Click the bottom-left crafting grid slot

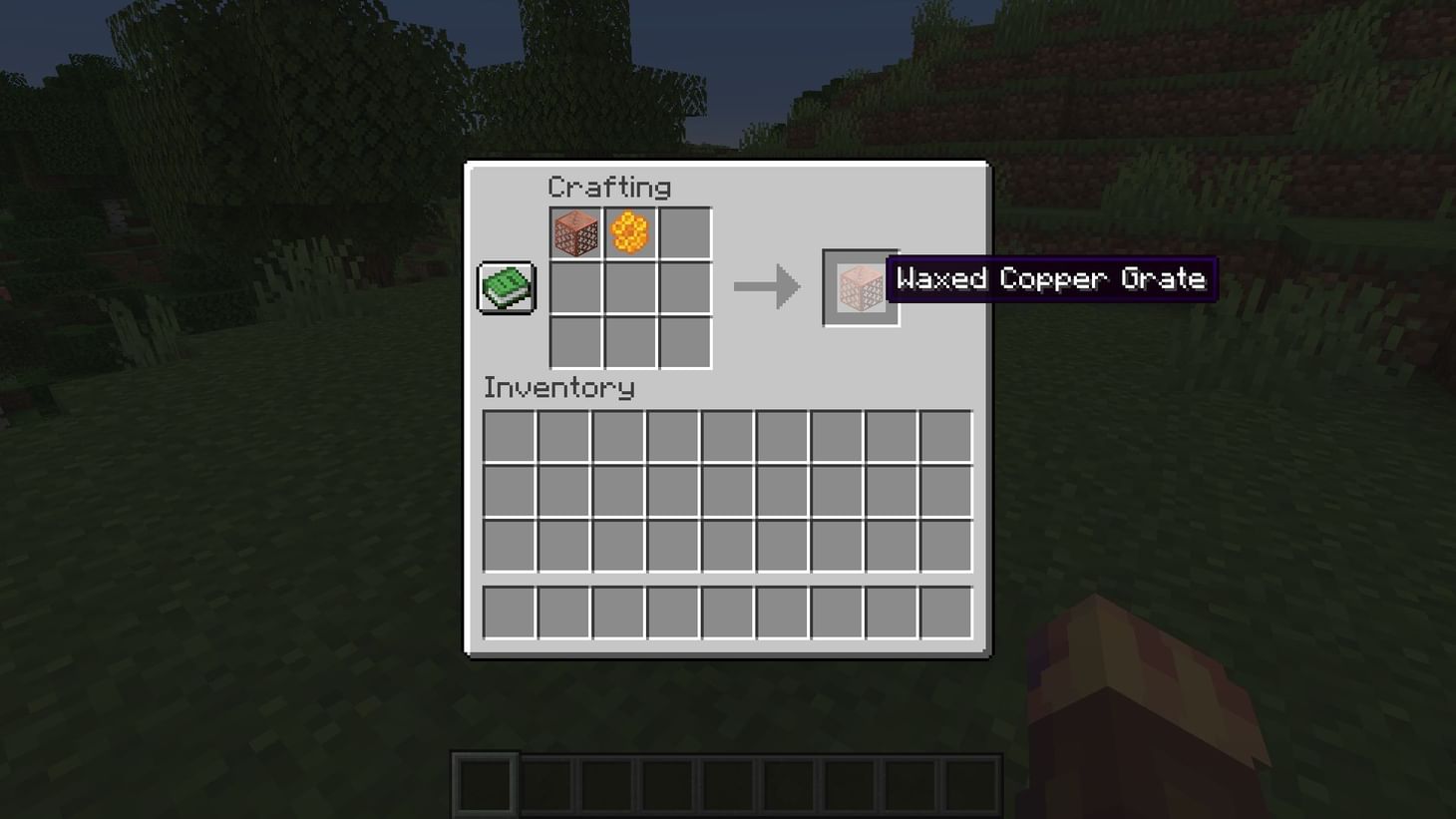pyautogui.click(x=576, y=342)
